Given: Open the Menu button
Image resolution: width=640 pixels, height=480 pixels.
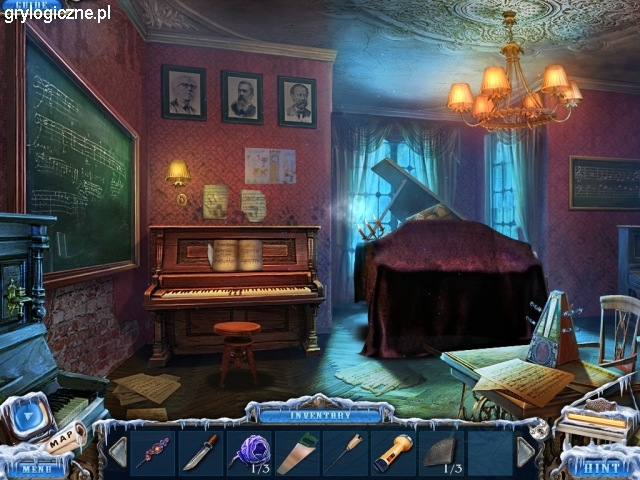Looking at the screenshot, I should [x=34, y=468].
